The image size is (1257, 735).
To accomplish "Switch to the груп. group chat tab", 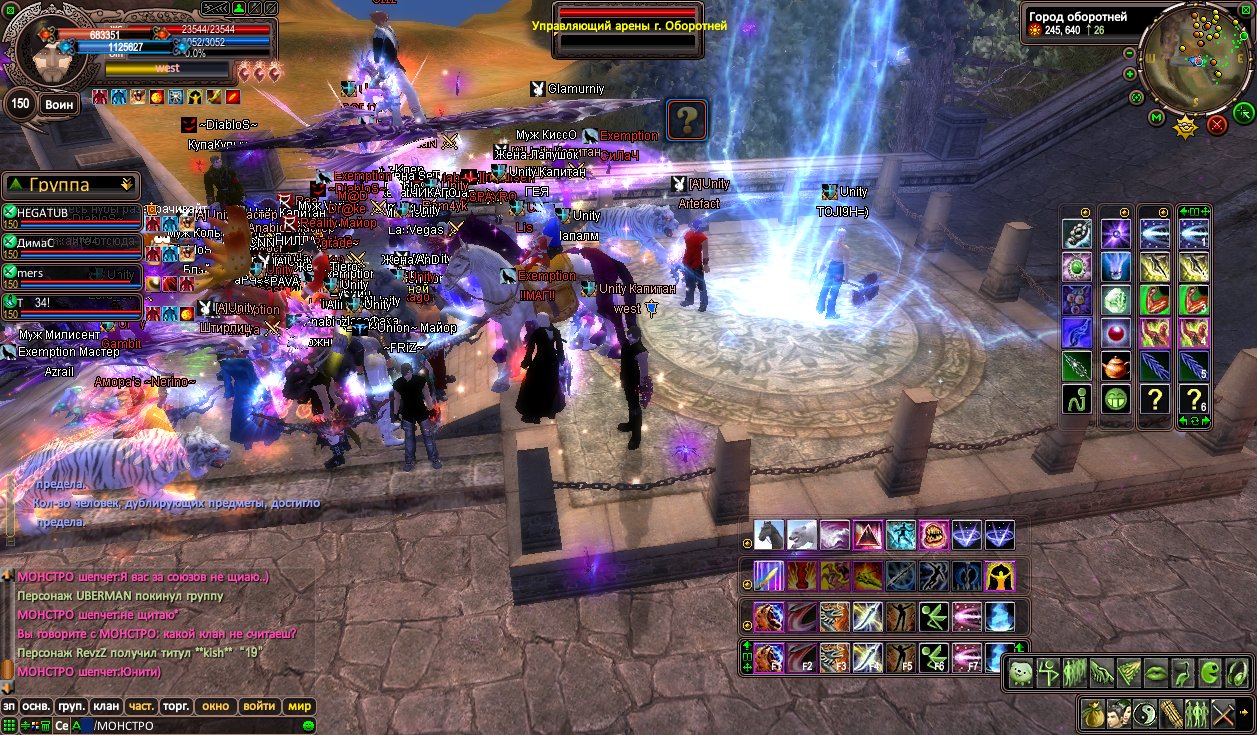I will pos(70,706).
